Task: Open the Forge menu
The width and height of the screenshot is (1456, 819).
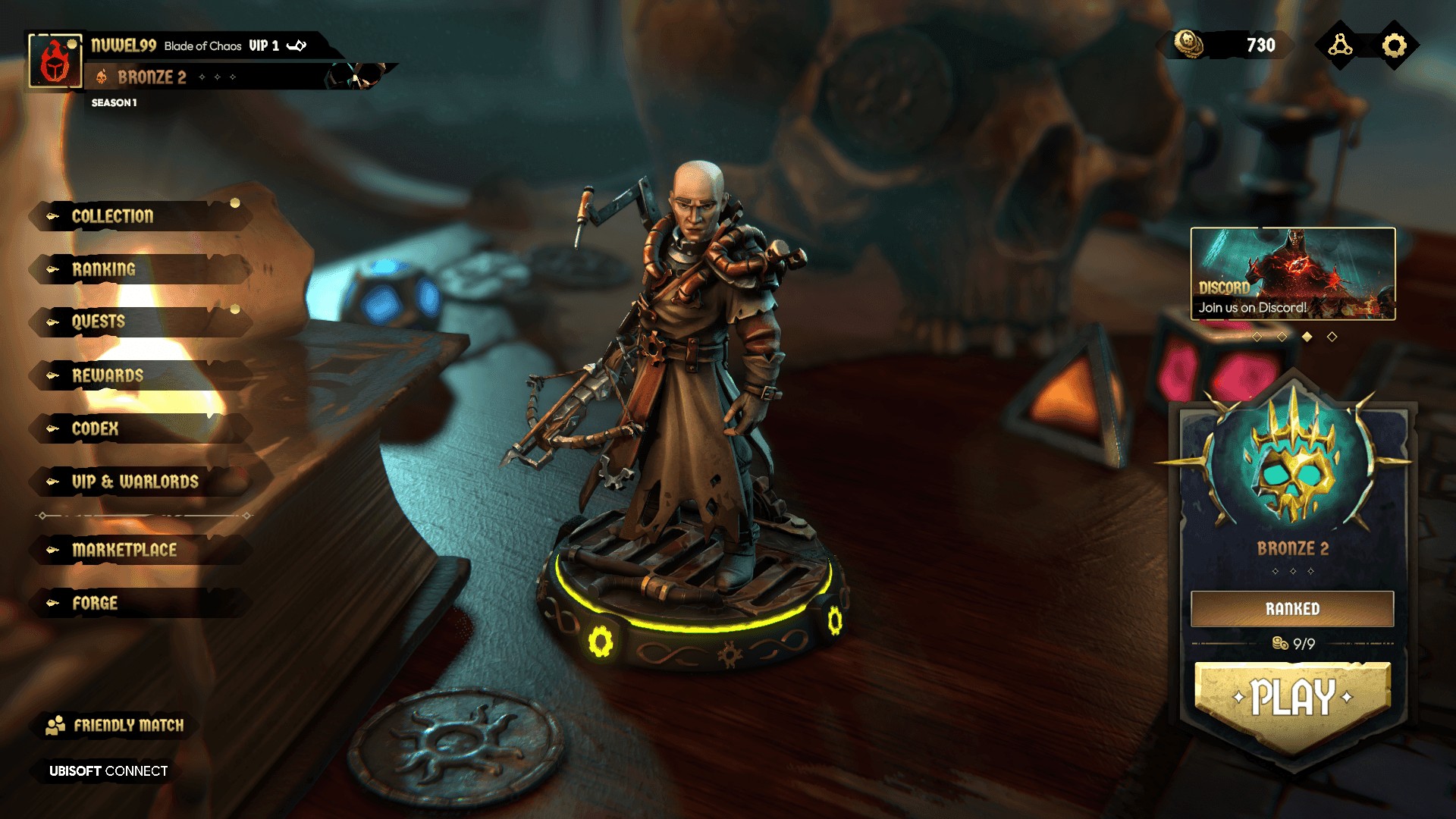Action: [x=96, y=604]
